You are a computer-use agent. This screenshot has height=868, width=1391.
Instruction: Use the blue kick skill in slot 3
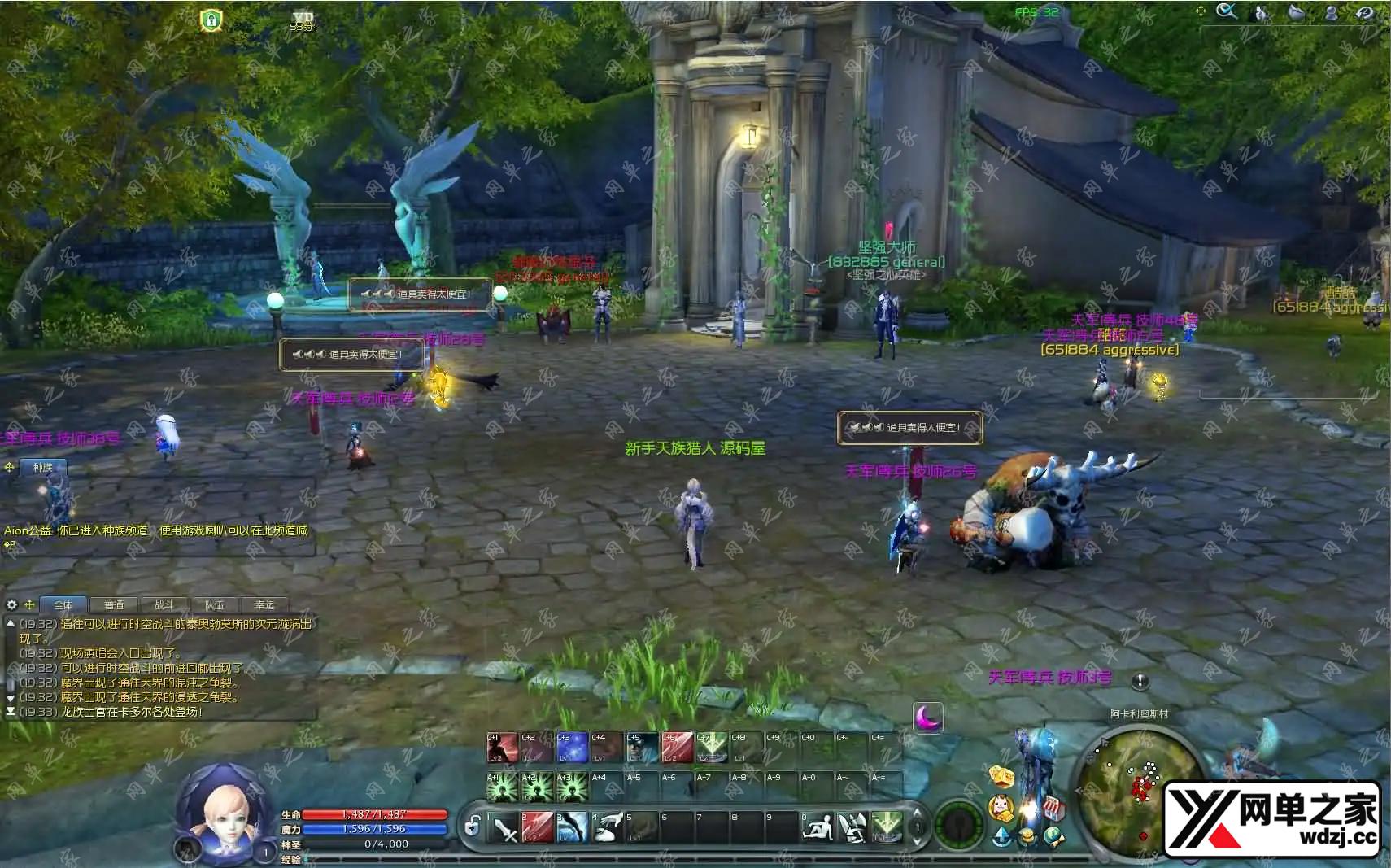573,828
